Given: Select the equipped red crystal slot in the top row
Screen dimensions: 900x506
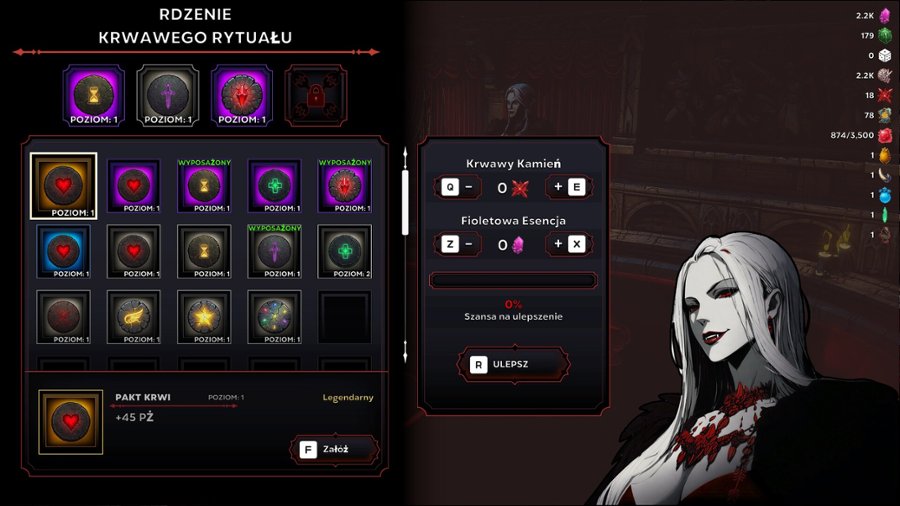Looking at the screenshot, I should pos(241,95).
